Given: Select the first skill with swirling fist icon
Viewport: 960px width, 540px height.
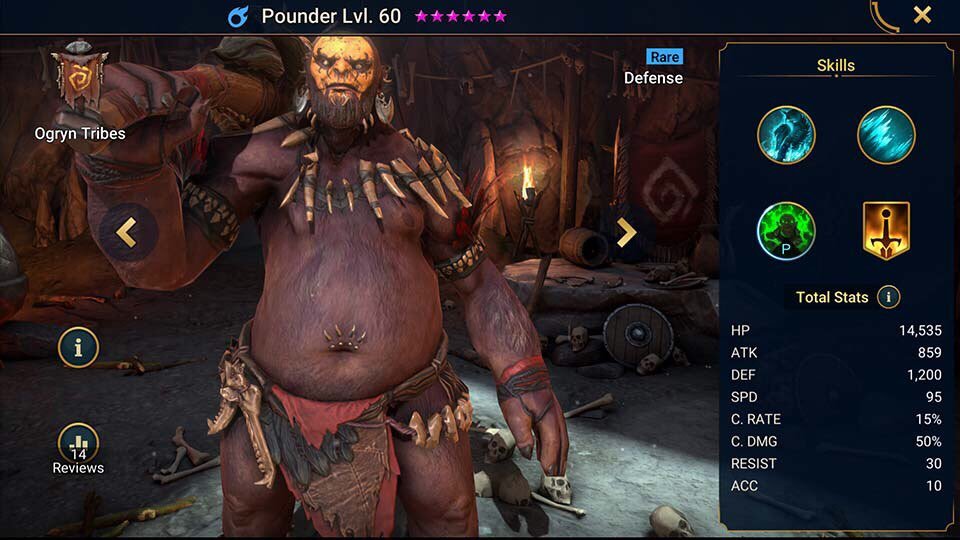Looking at the screenshot, I should click(786, 135).
